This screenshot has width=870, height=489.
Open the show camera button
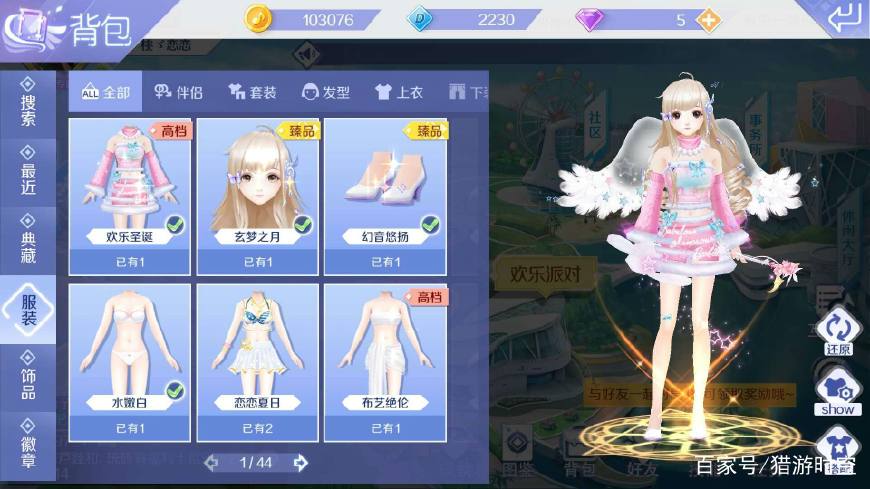838,392
